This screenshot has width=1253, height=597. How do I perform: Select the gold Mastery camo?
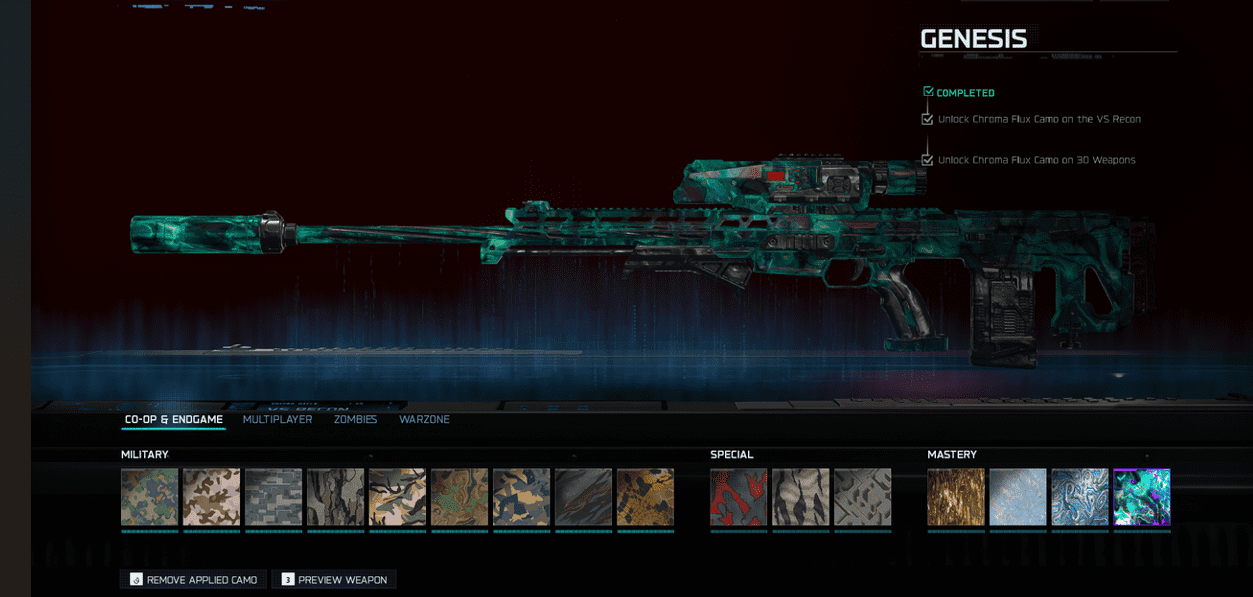955,497
